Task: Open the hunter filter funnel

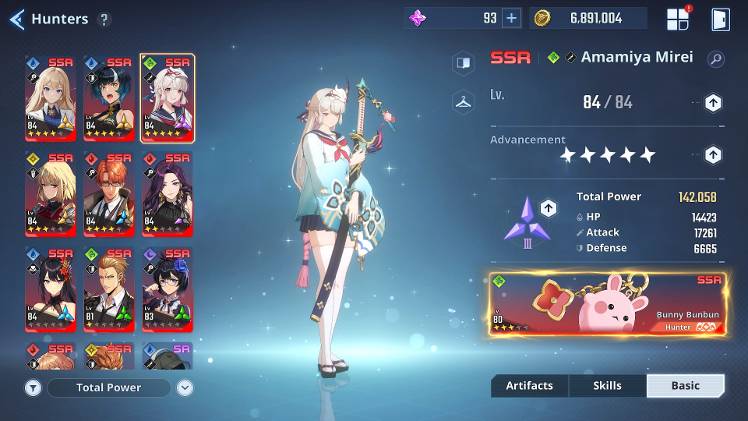Action: click(33, 387)
